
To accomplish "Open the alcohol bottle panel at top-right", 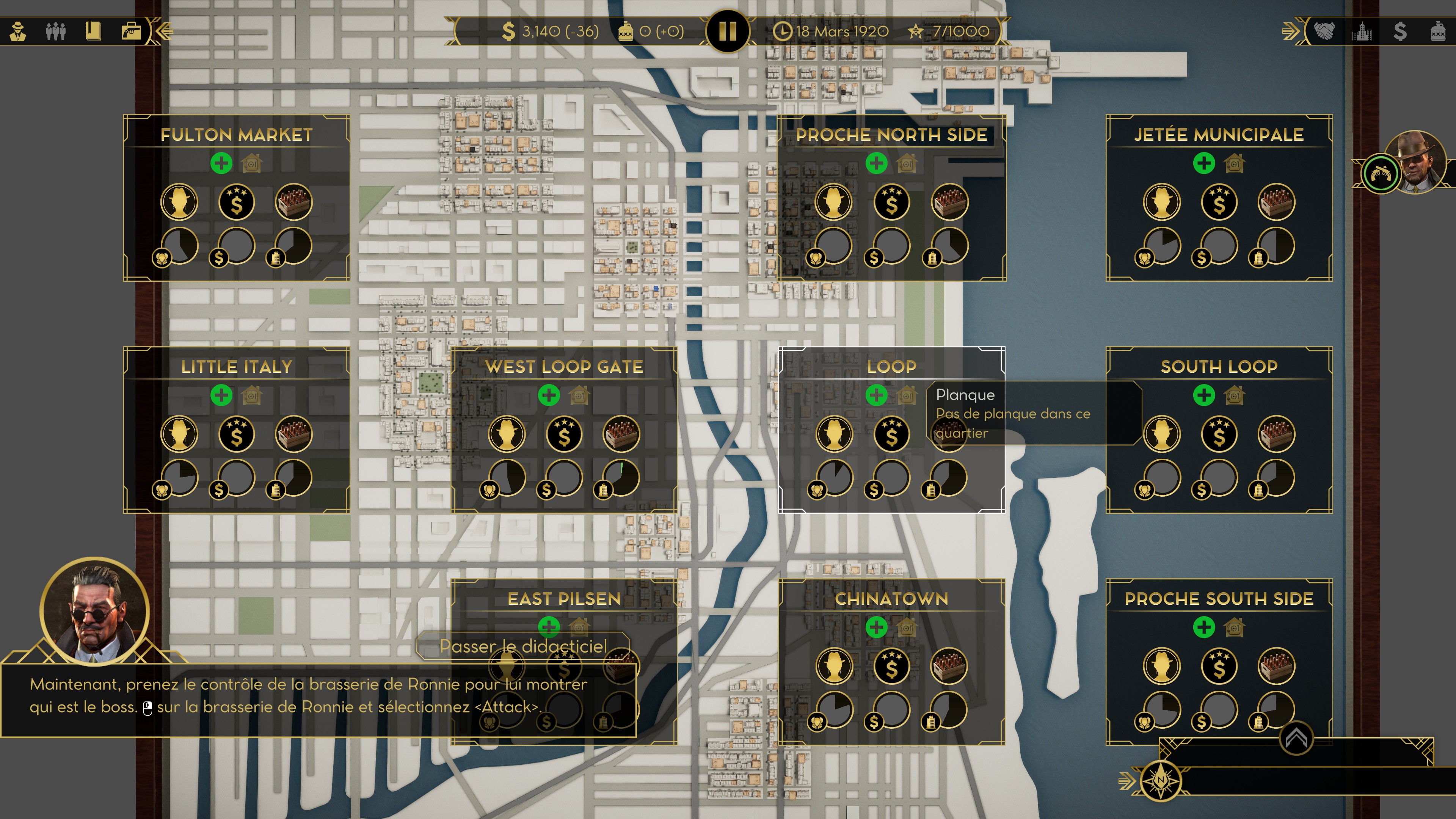I will tap(1438, 31).
